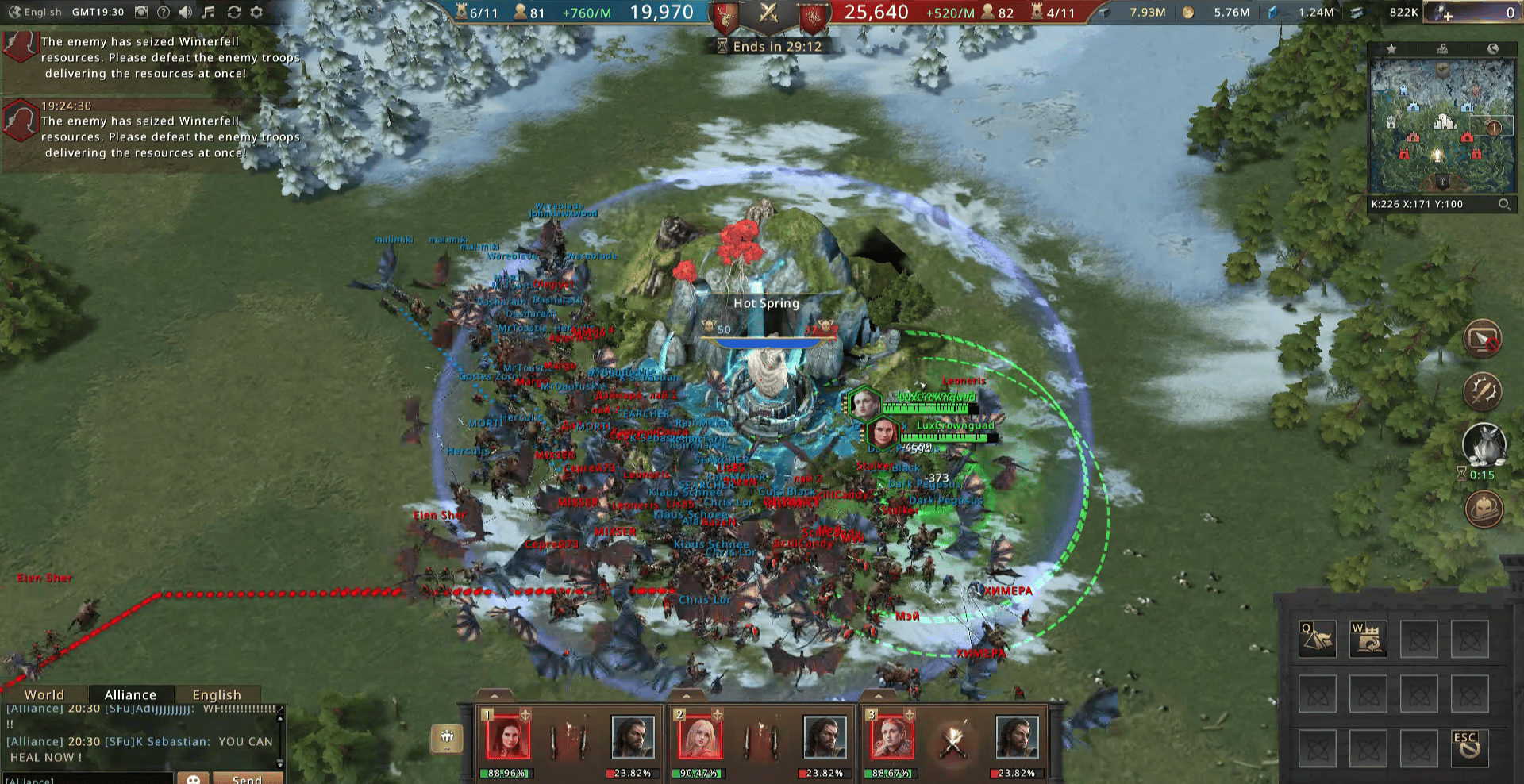This screenshot has height=784, width=1524.
Task: Send the chat message
Action: point(247,778)
